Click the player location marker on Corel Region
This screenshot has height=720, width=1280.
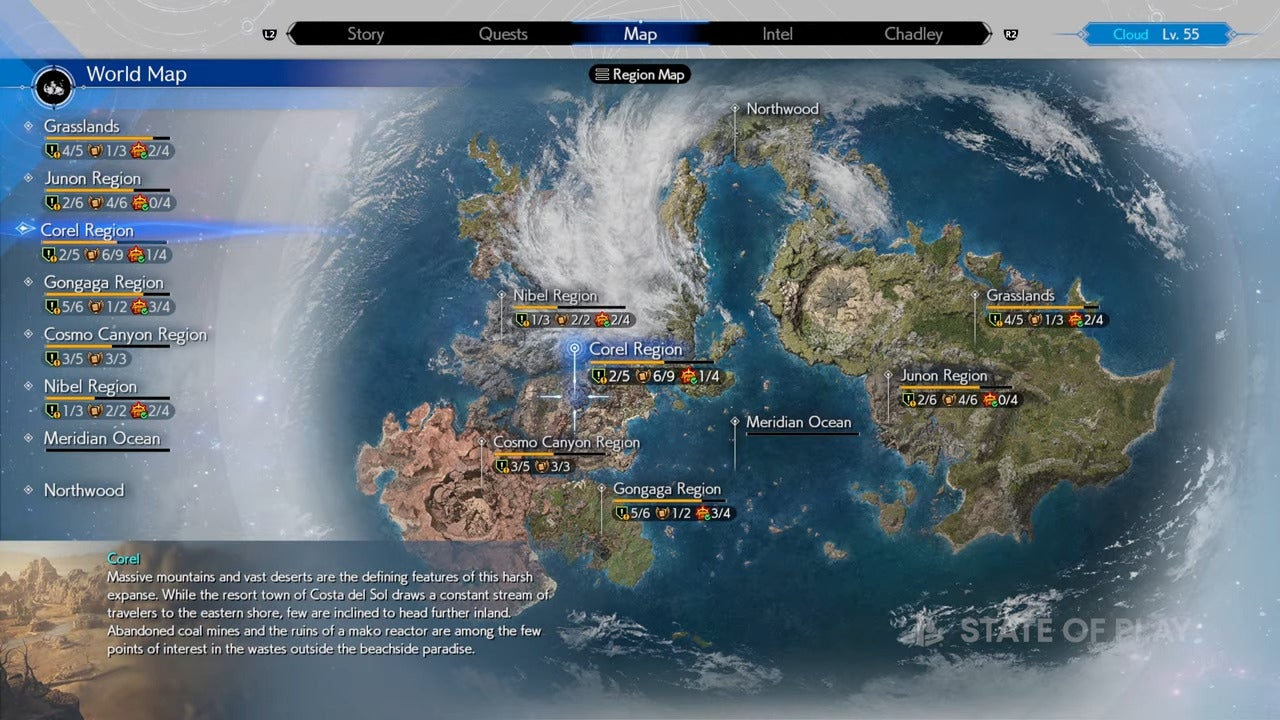click(x=574, y=349)
